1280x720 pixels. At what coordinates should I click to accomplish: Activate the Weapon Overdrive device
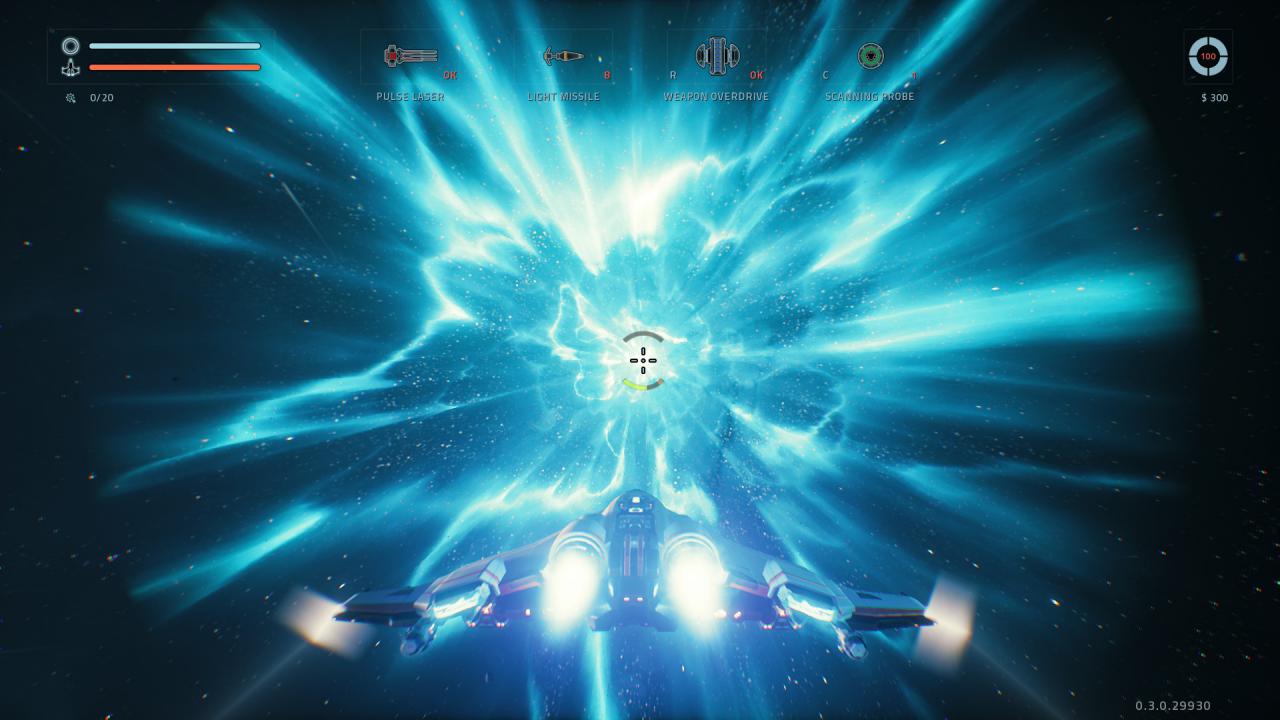tap(716, 56)
